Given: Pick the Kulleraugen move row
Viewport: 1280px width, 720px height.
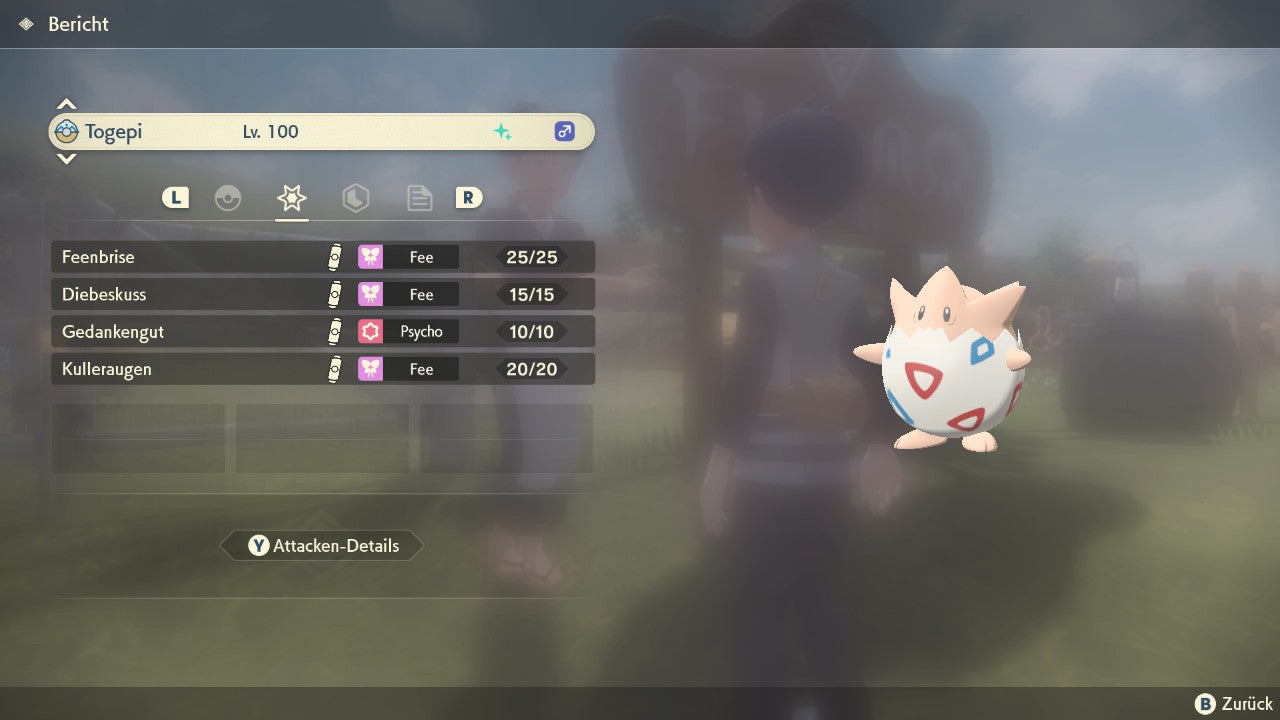Looking at the screenshot, I should [x=322, y=369].
